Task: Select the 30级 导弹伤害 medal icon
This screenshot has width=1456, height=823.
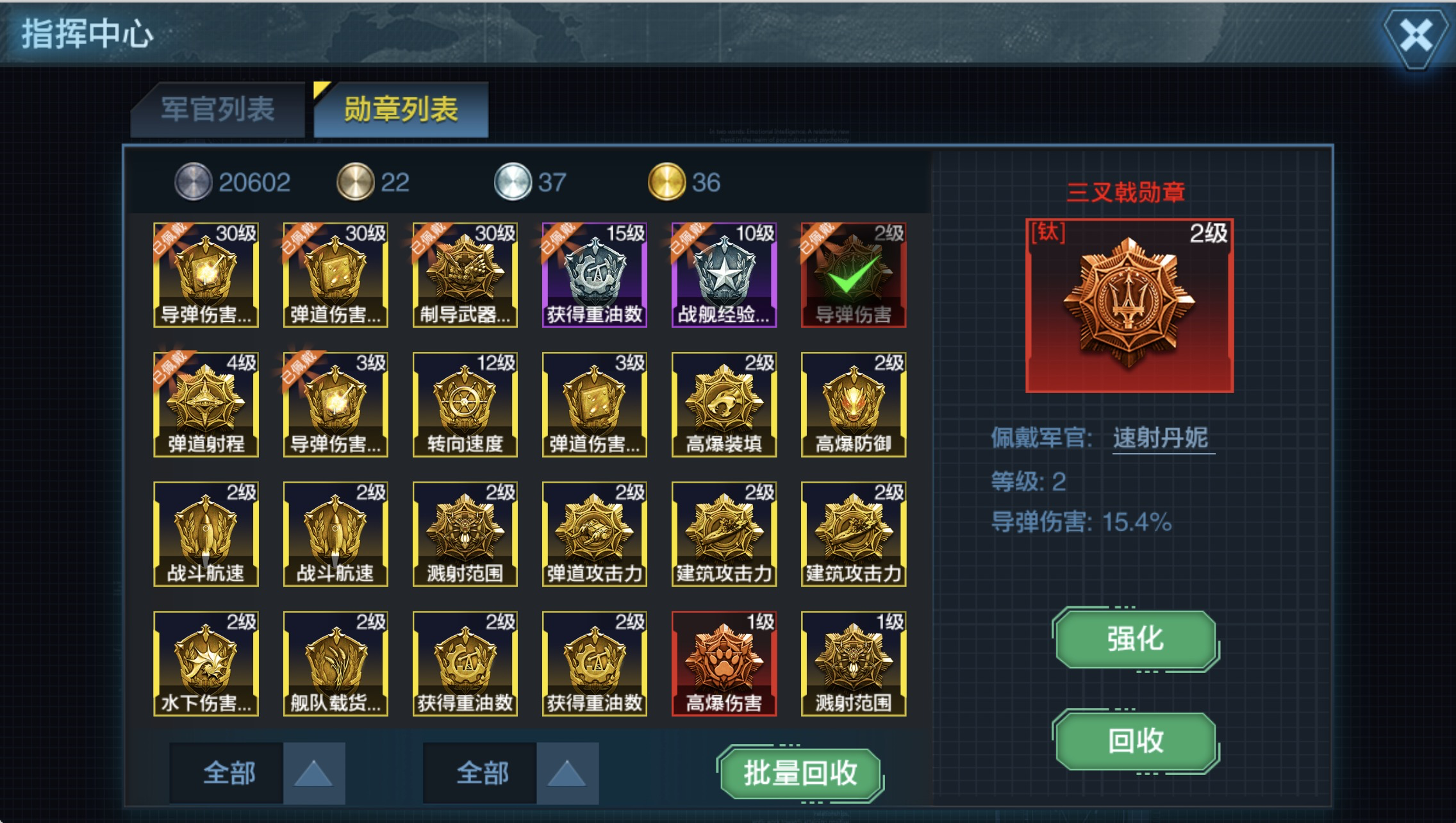Action: coord(205,276)
